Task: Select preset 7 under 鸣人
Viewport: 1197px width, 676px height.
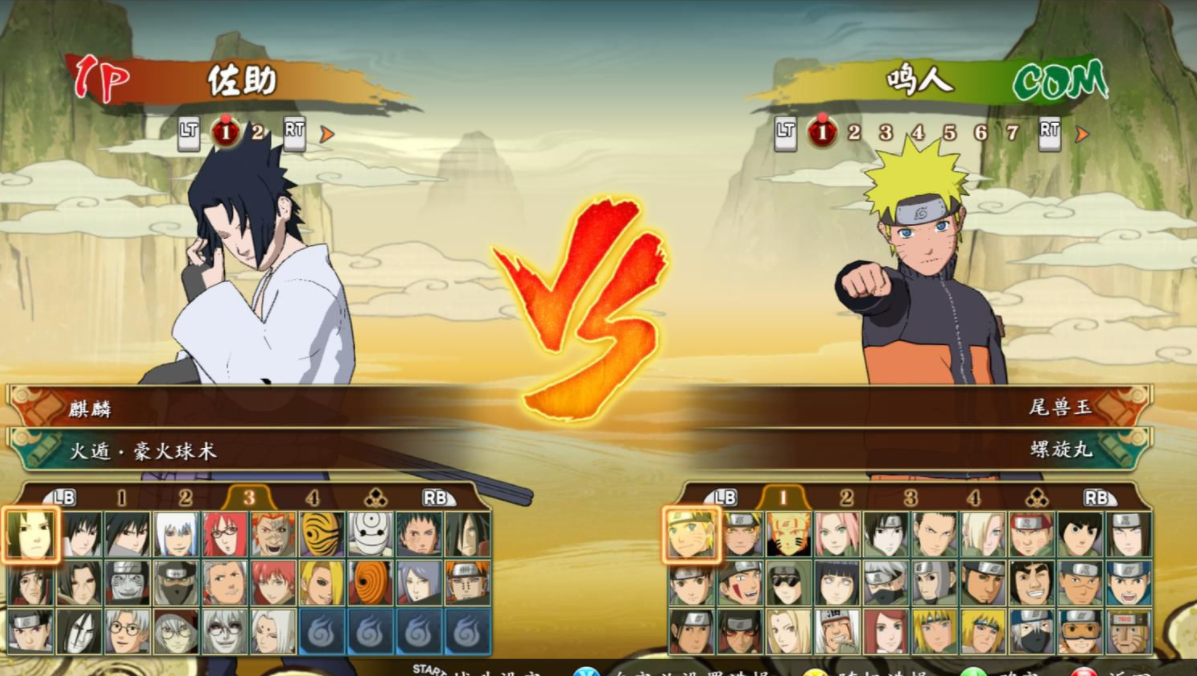Action: 1012,132
